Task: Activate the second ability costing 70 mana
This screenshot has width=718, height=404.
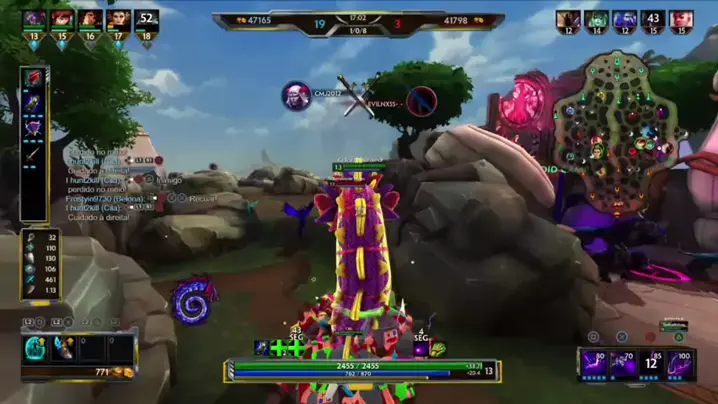Action: (x=624, y=363)
